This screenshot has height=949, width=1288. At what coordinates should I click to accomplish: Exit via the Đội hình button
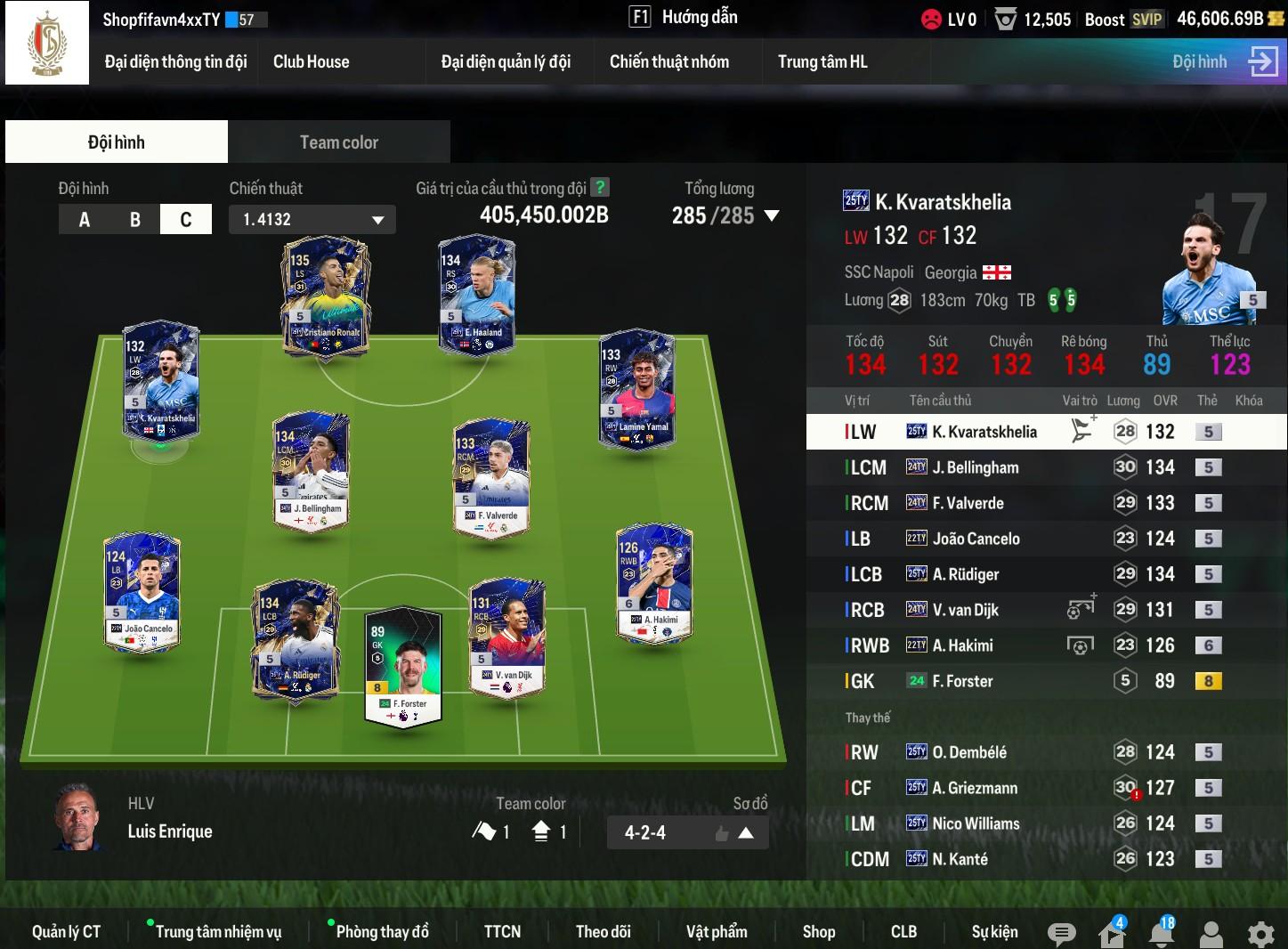pyautogui.click(x=1225, y=61)
